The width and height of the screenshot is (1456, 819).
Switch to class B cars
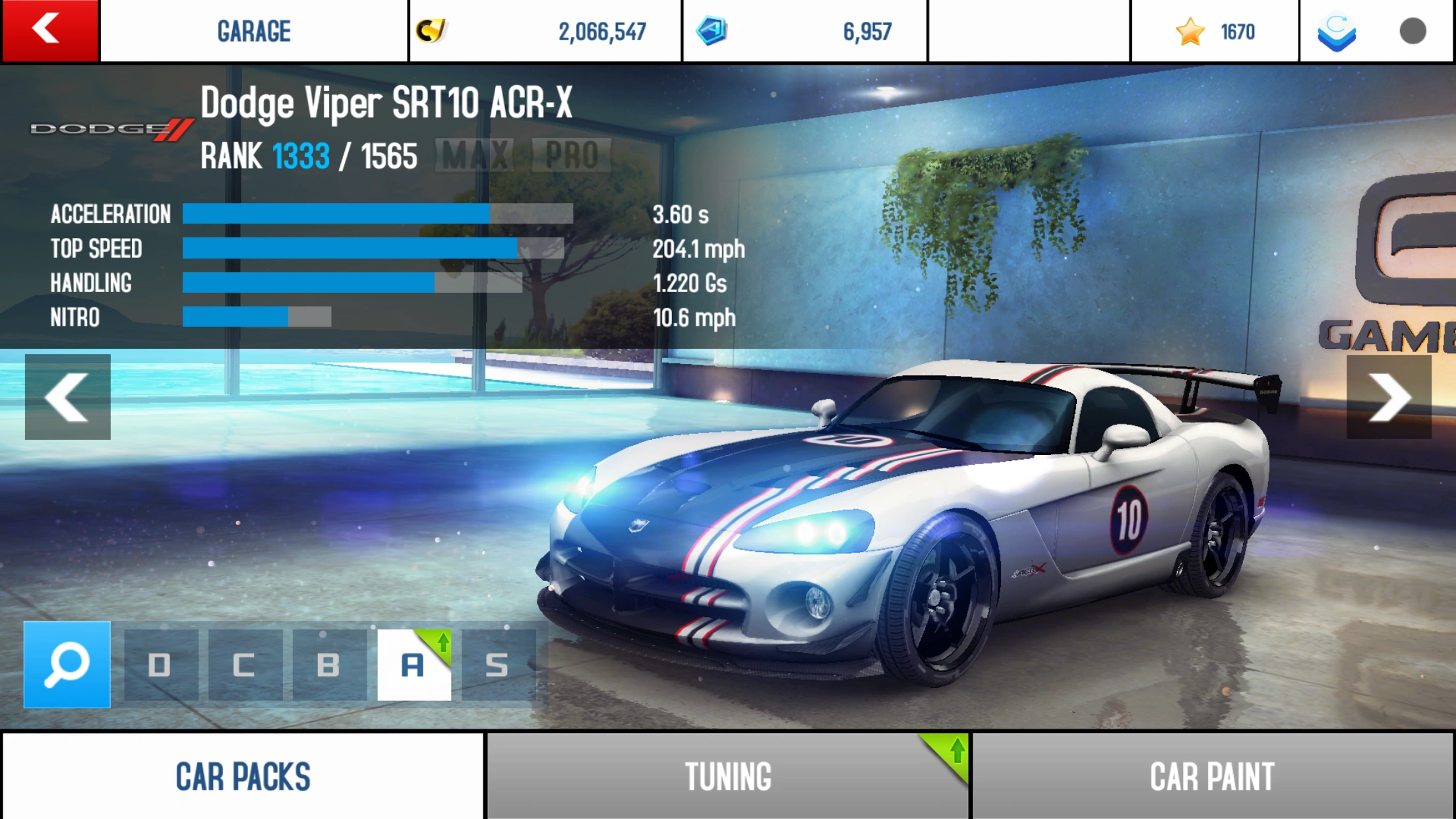click(329, 665)
